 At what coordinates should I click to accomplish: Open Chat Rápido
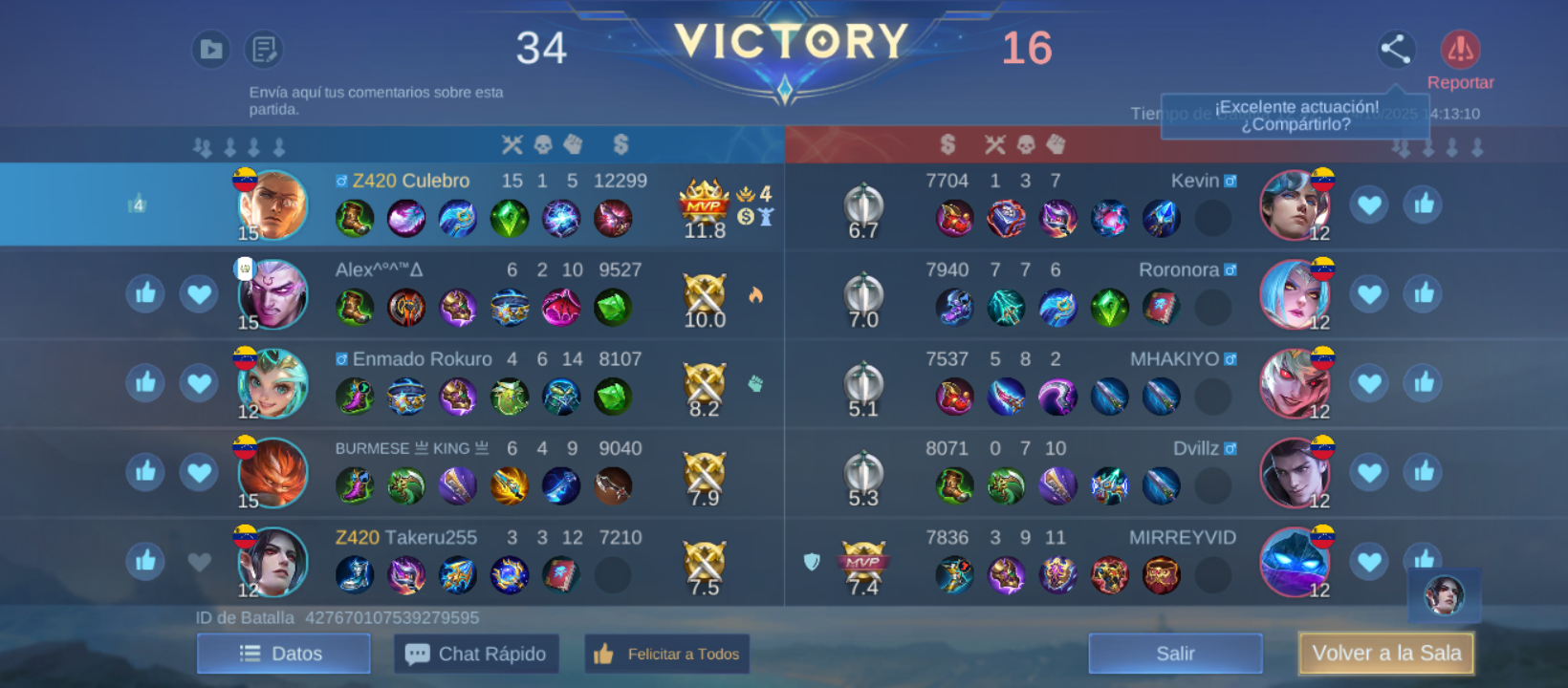476,654
